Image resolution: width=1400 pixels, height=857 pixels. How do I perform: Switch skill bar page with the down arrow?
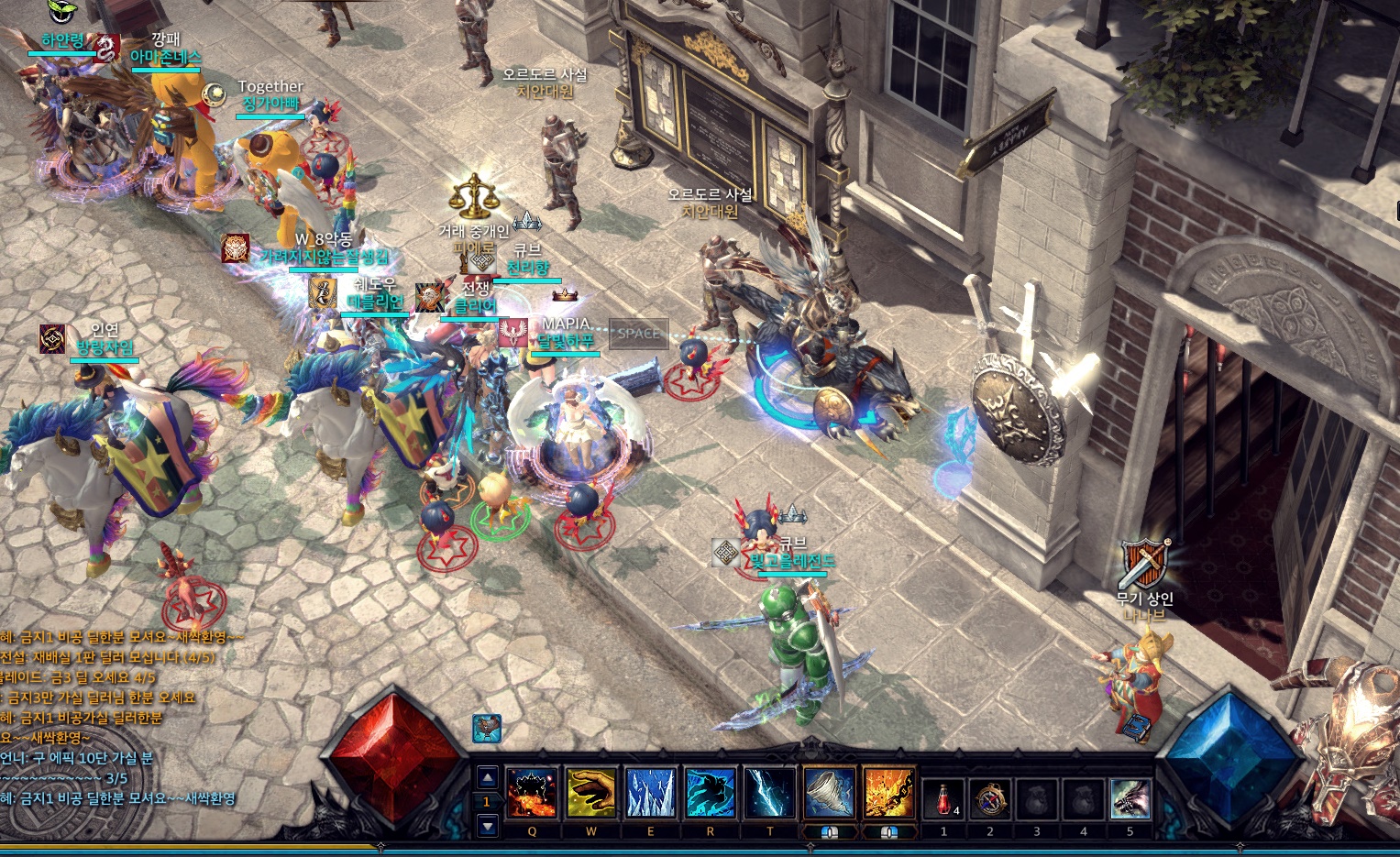point(488,826)
